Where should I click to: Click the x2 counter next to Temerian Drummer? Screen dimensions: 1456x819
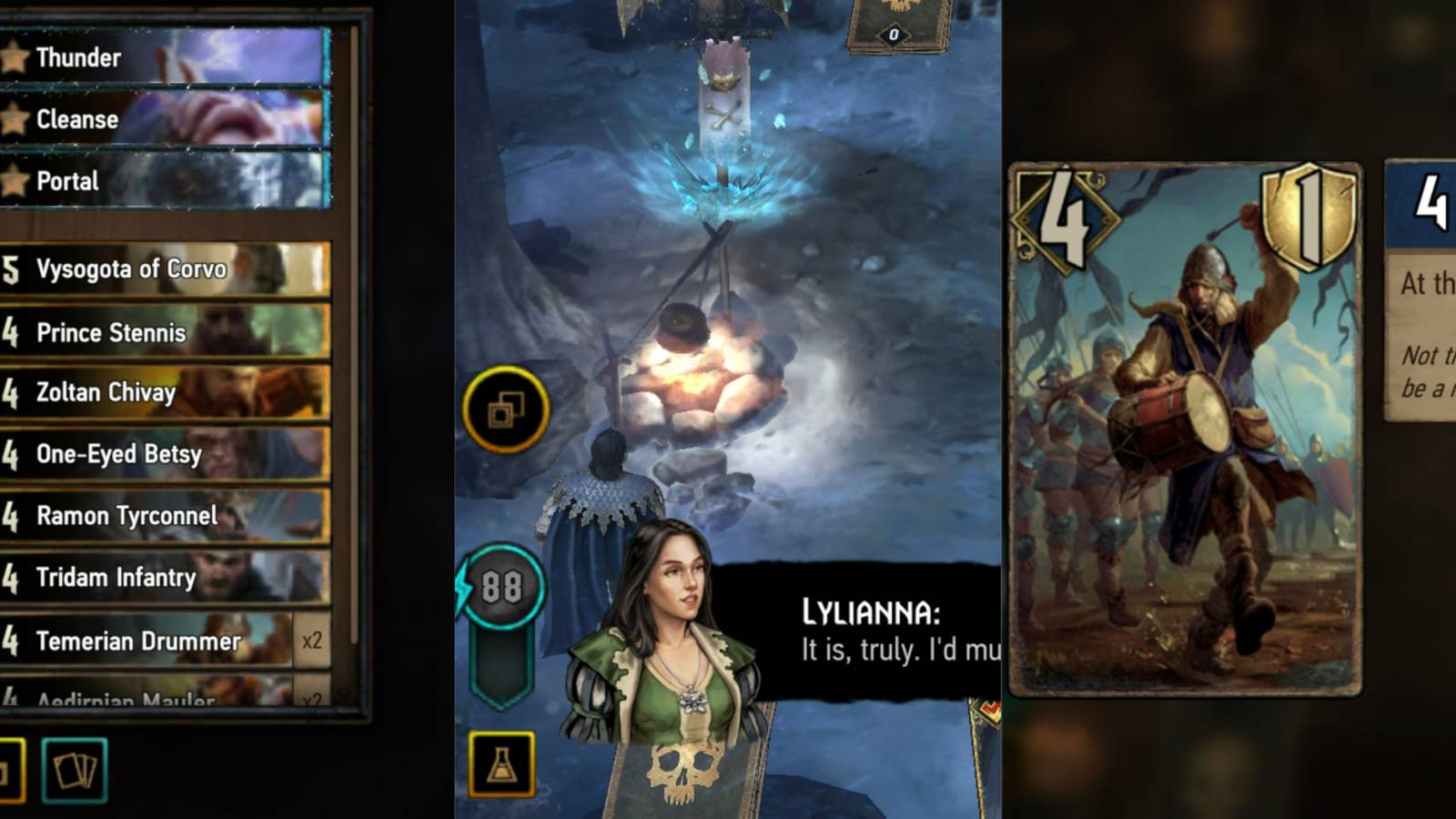312,642
